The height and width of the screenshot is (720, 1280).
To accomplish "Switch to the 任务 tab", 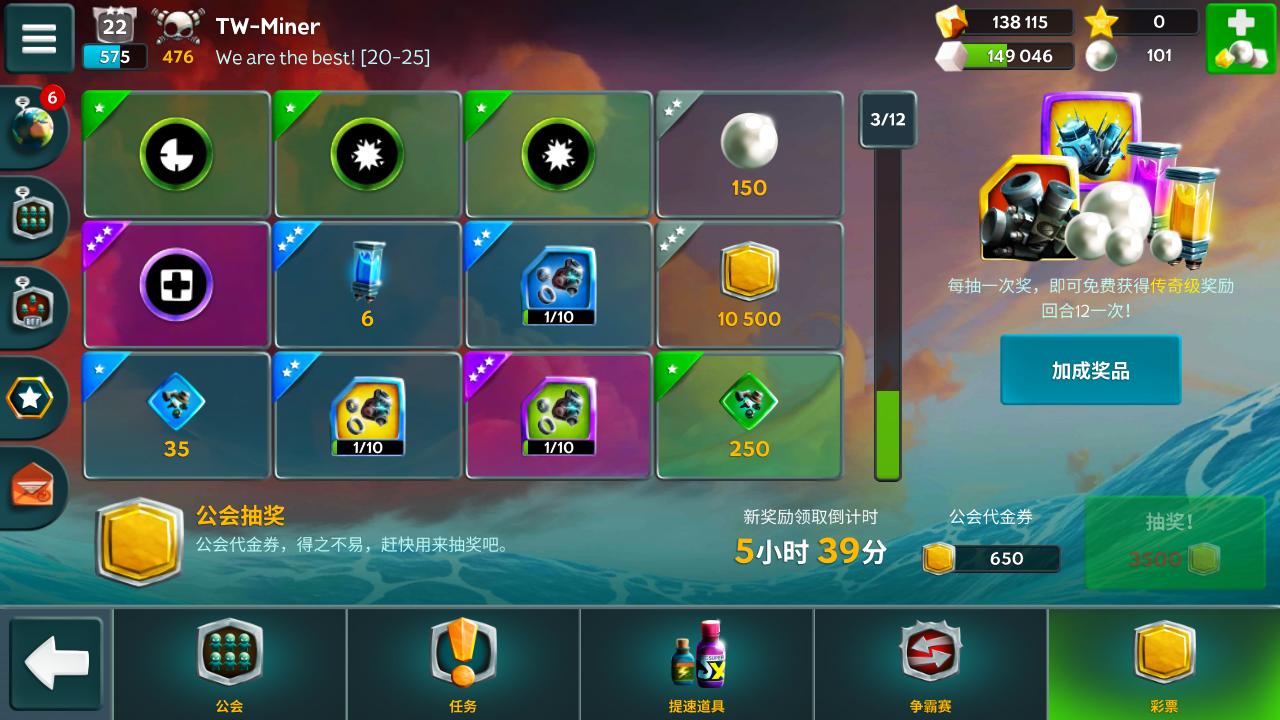I will [x=462, y=663].
